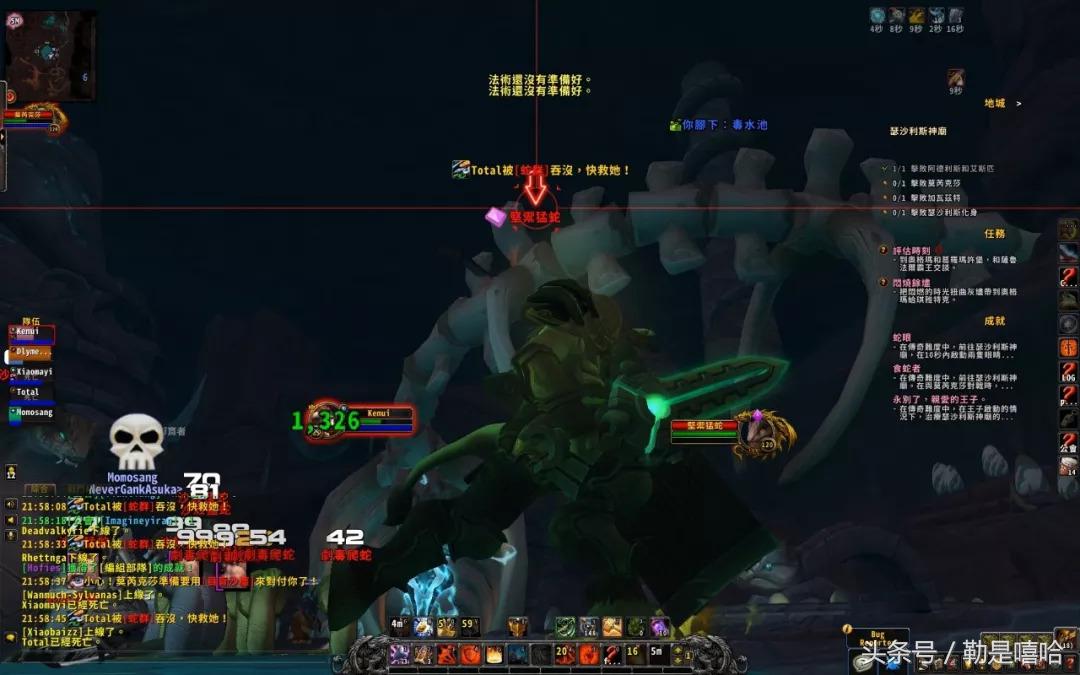Activate the purple spell in the first action slot

click(399, 655)
